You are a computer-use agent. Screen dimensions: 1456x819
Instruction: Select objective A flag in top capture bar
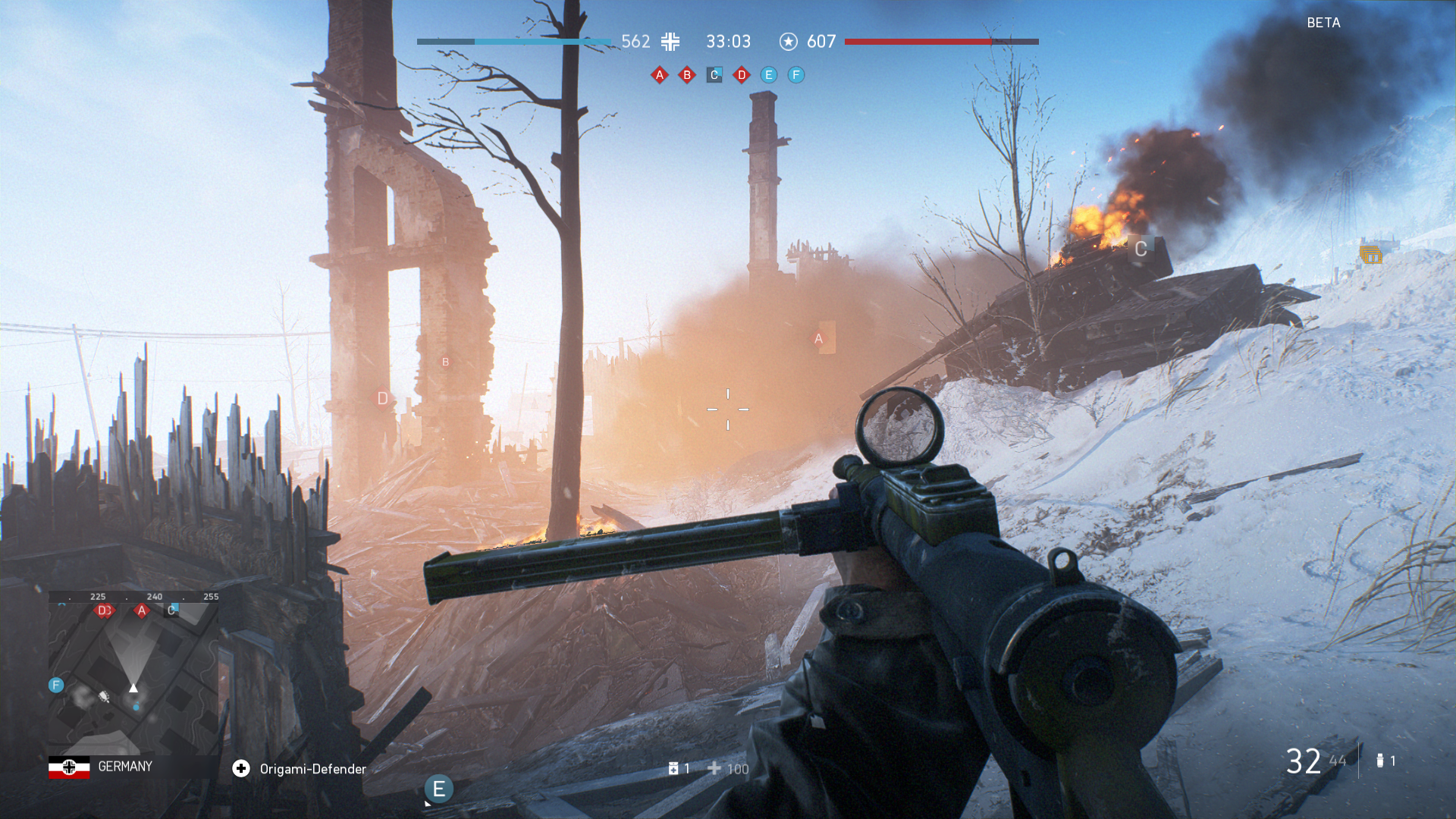(x=660, y=75)
